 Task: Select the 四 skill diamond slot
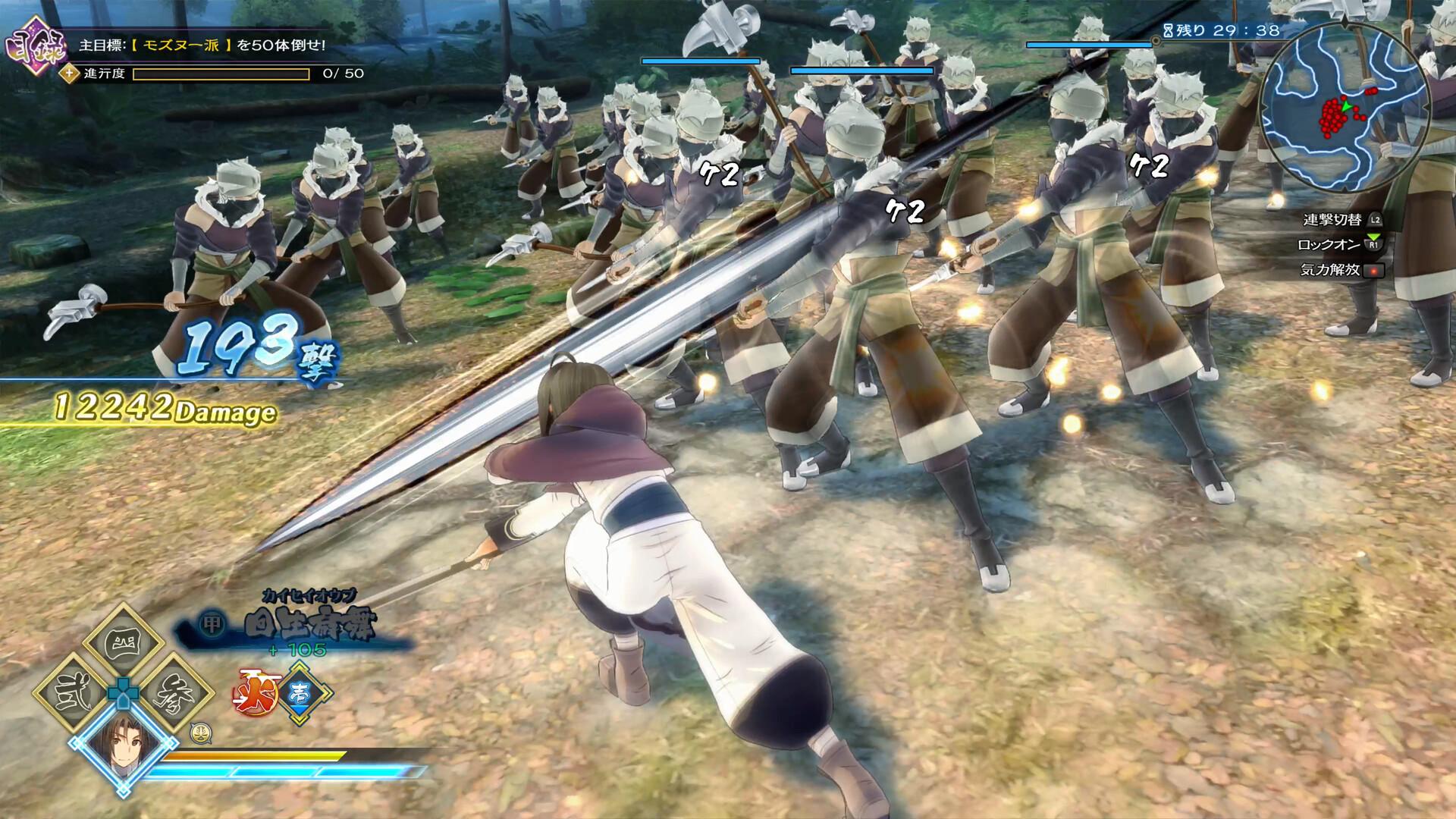click(x=124, y=645)
